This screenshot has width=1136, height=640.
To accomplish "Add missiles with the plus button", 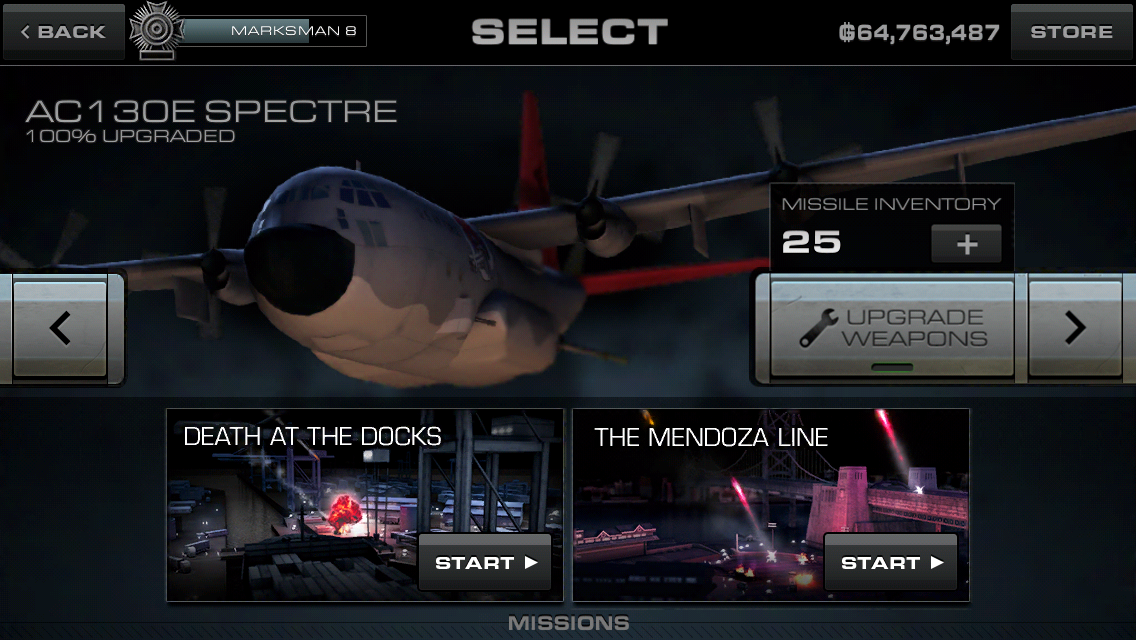I will (x=966, y=244).
